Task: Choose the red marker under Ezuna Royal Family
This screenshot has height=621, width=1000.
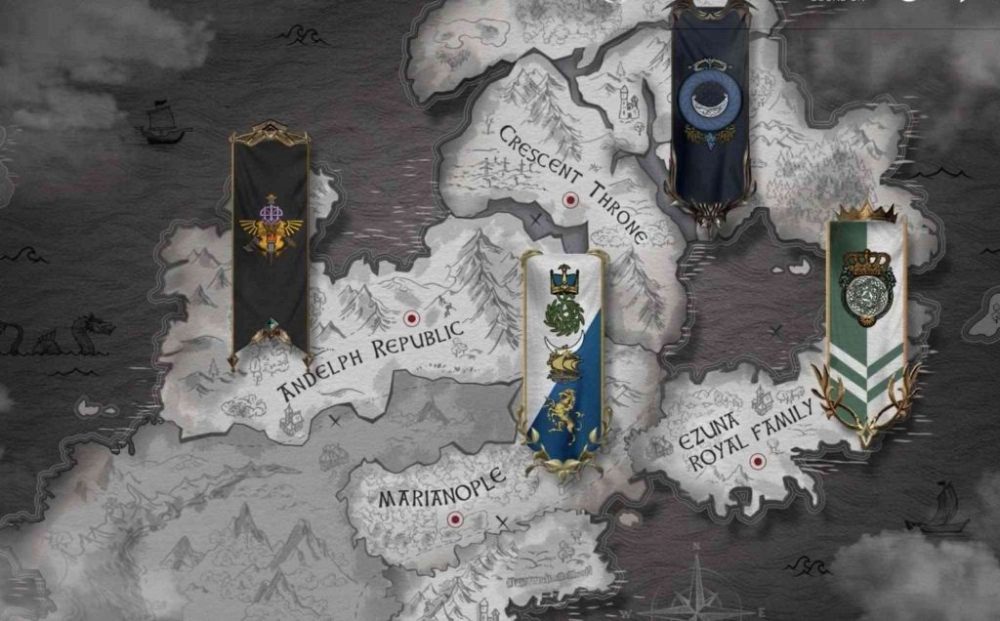Action: pos(757,461)
